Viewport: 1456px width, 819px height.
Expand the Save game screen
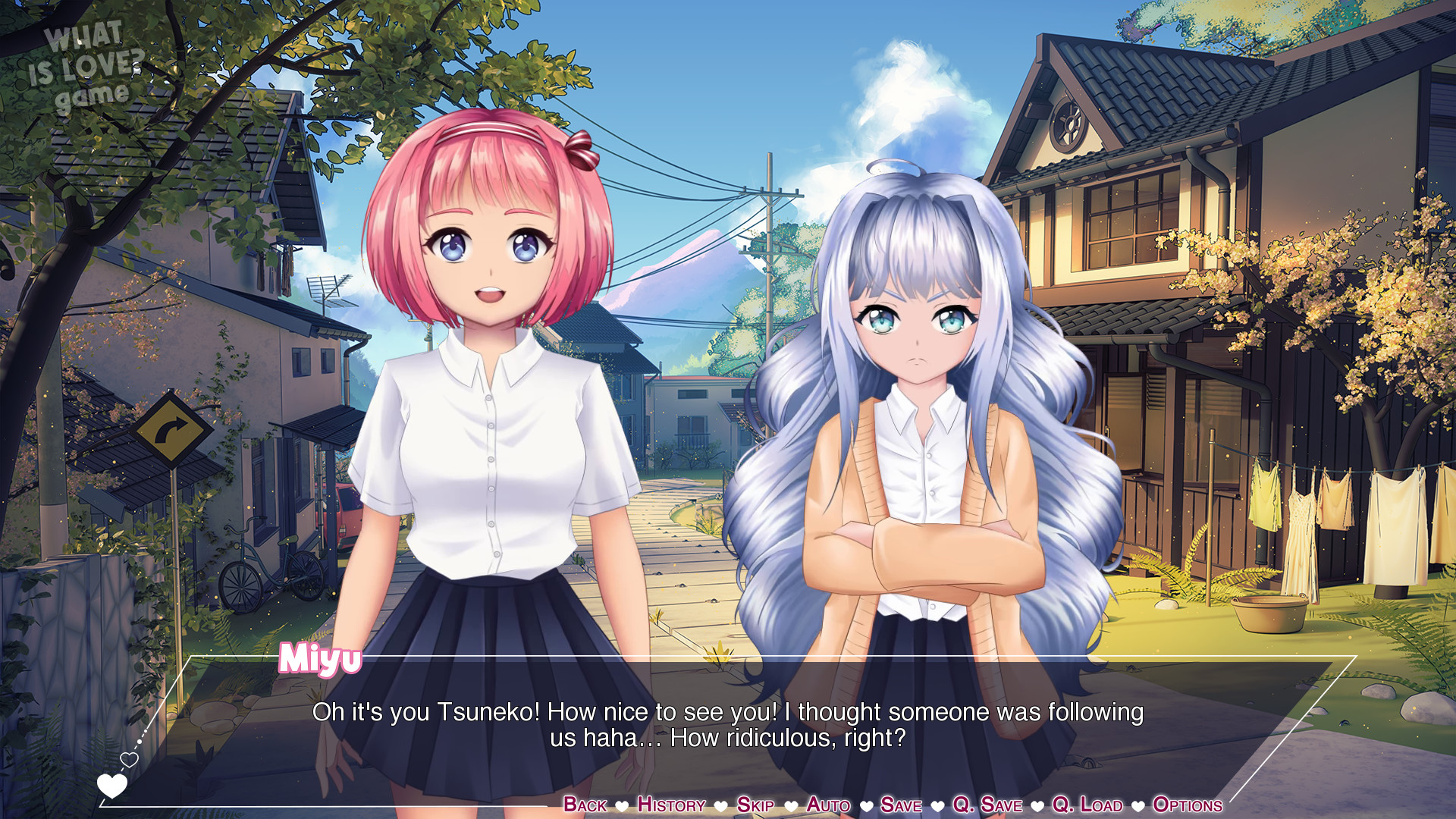tap(902, 806)
